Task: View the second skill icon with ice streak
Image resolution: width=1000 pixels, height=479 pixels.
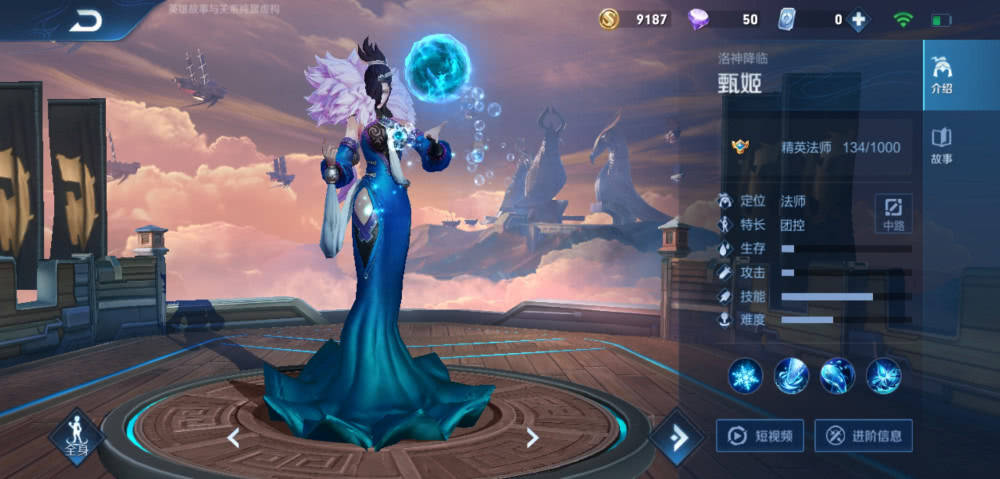Action: click(792, 375)
